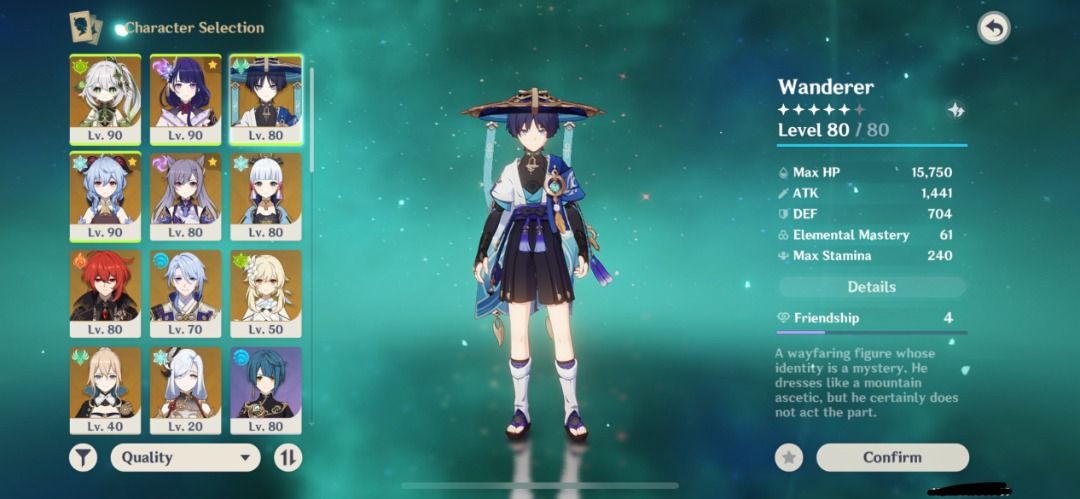Choose the Jean Lv. 40 portrait
Image resolution: width=1080 pixels, height=499 pixels.
pyautogui.click(x=104, y=389)
